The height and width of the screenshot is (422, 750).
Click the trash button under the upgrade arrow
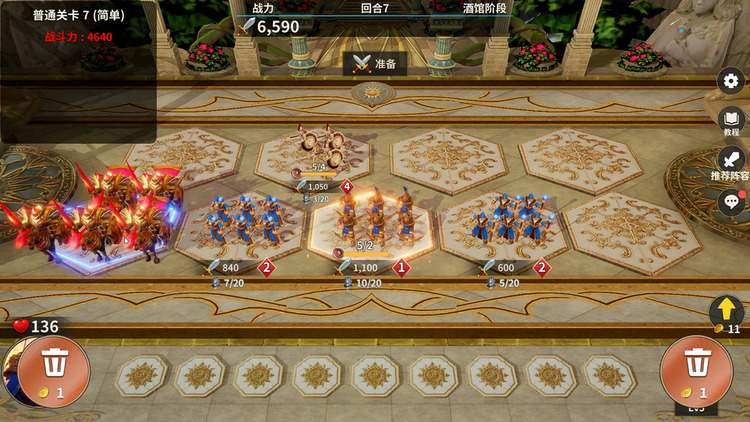pyautogui.click(x=697, y=370)
